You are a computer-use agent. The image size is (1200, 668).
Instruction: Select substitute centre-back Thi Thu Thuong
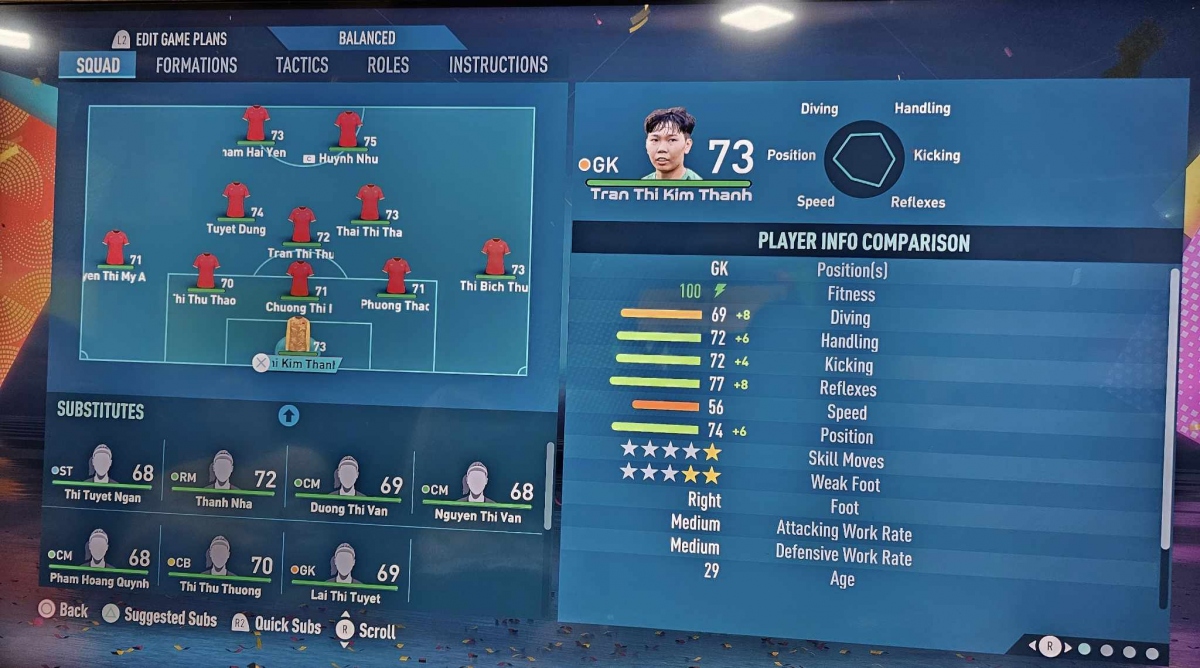pyautogui.click(x=219, y=562)
